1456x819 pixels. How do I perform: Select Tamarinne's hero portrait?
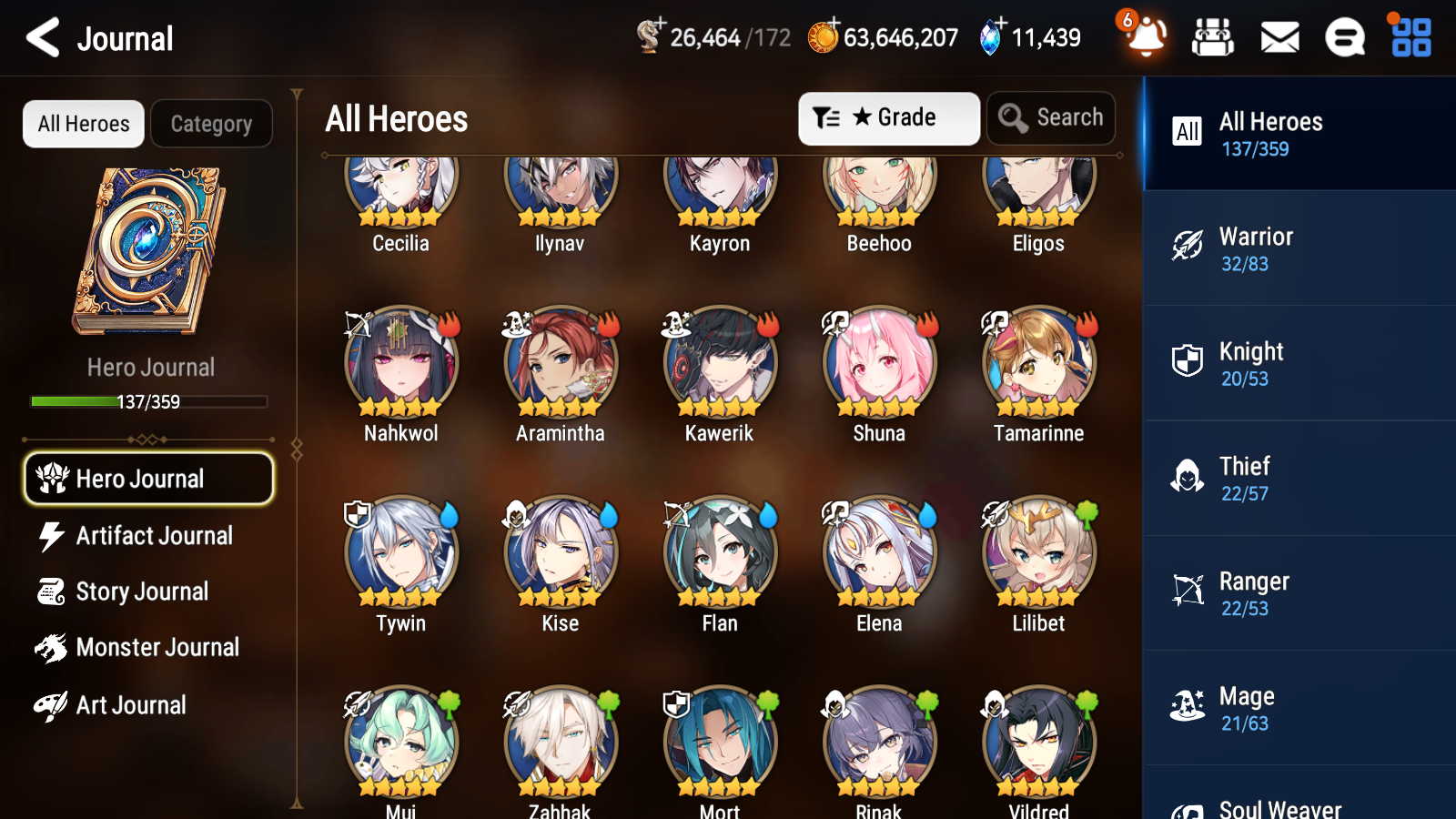1036,362
